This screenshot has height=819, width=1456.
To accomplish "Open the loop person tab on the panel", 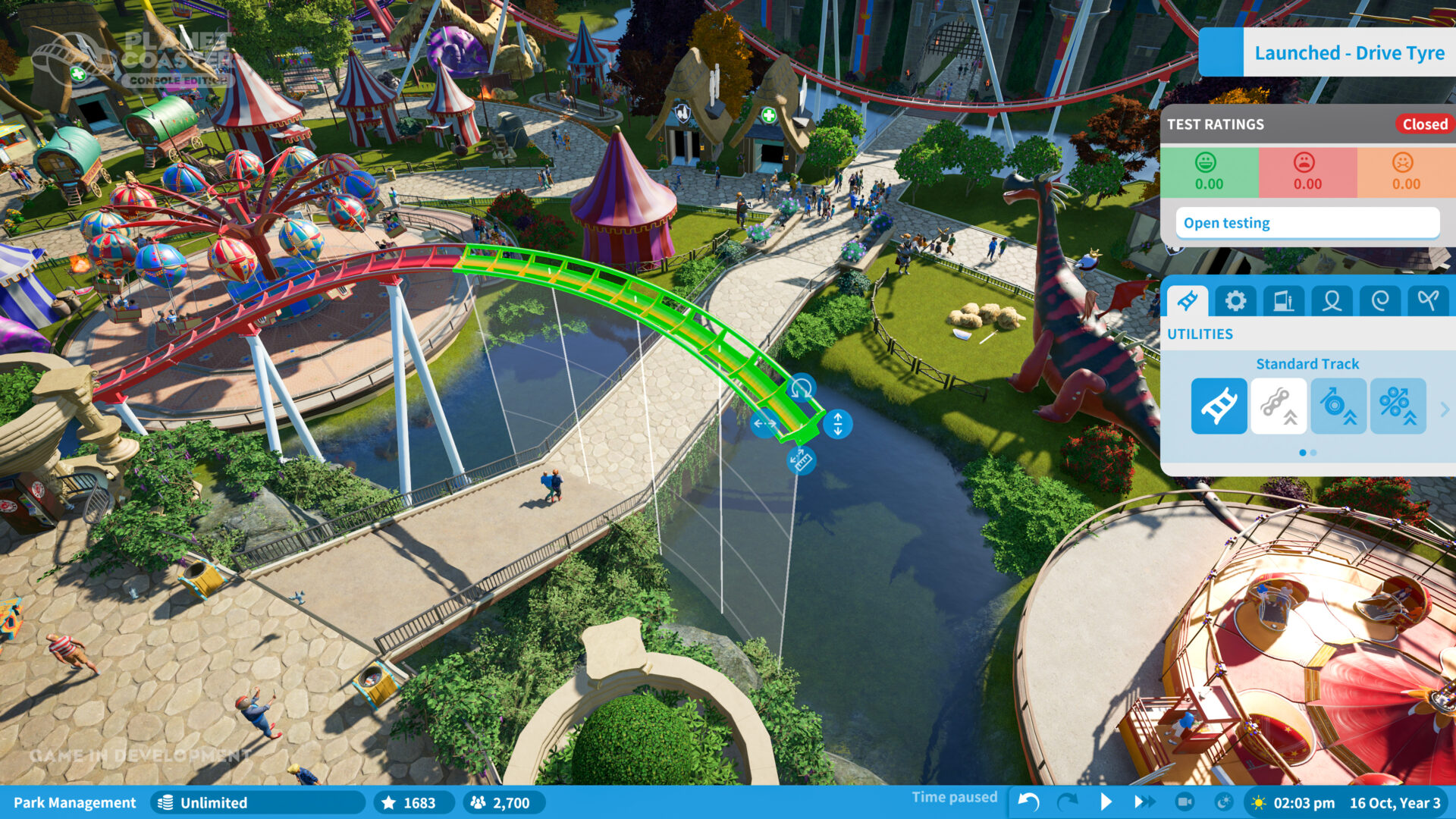I will coord(1332,300).
